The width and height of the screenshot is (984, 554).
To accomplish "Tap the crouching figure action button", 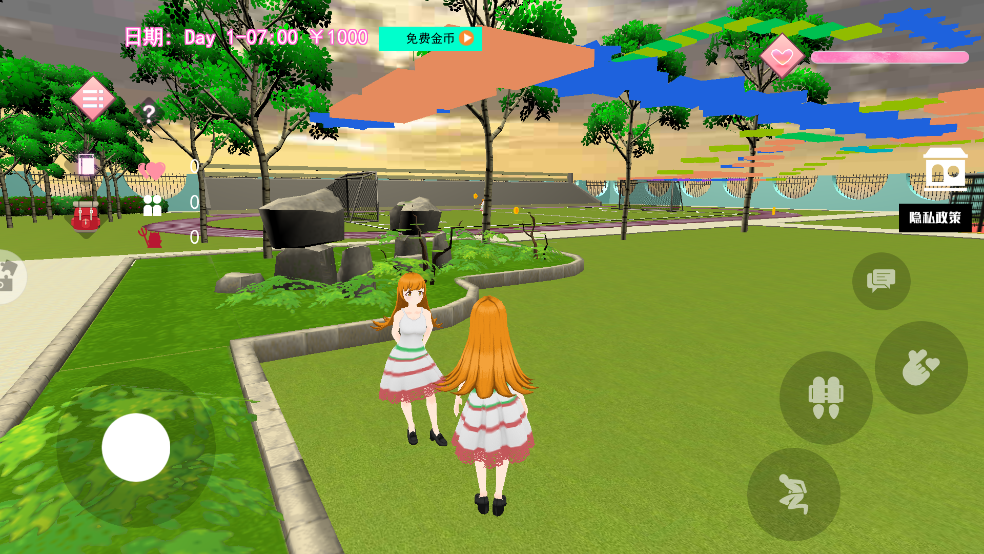I will point(794,494).
